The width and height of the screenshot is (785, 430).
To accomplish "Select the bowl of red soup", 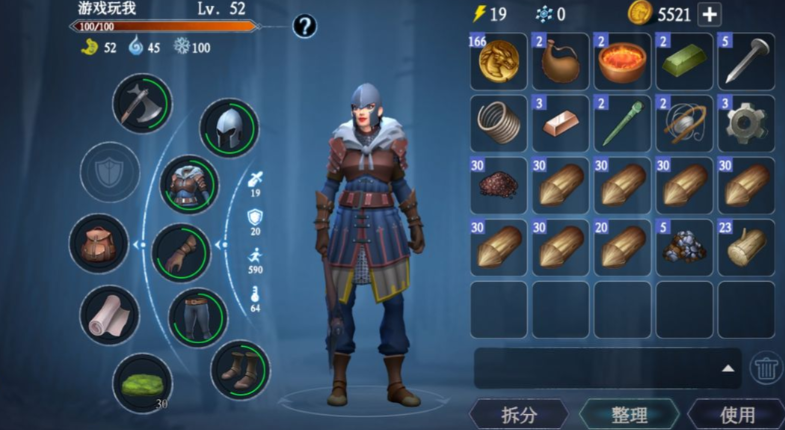I will (622, 61).
